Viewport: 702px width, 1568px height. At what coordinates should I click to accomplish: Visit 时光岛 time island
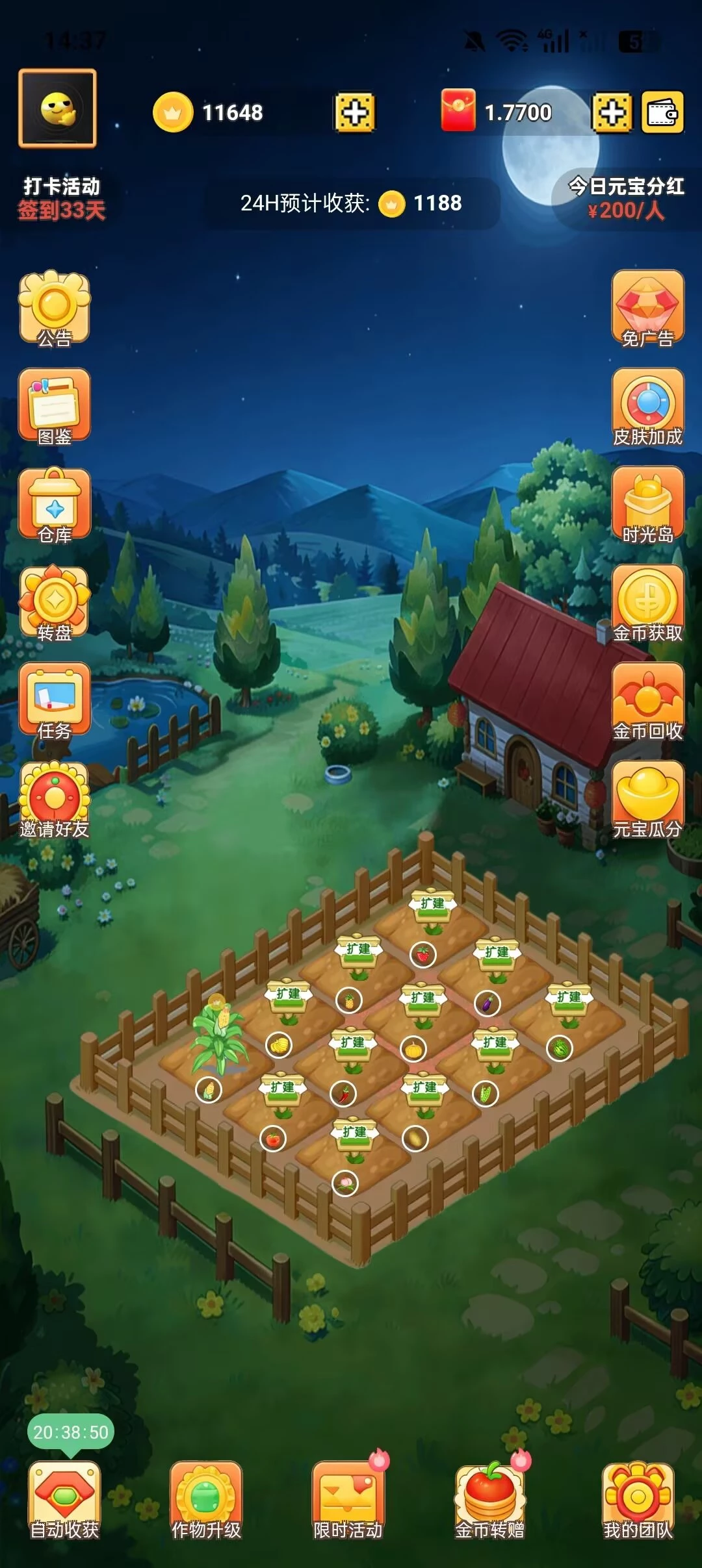[647, 505]
